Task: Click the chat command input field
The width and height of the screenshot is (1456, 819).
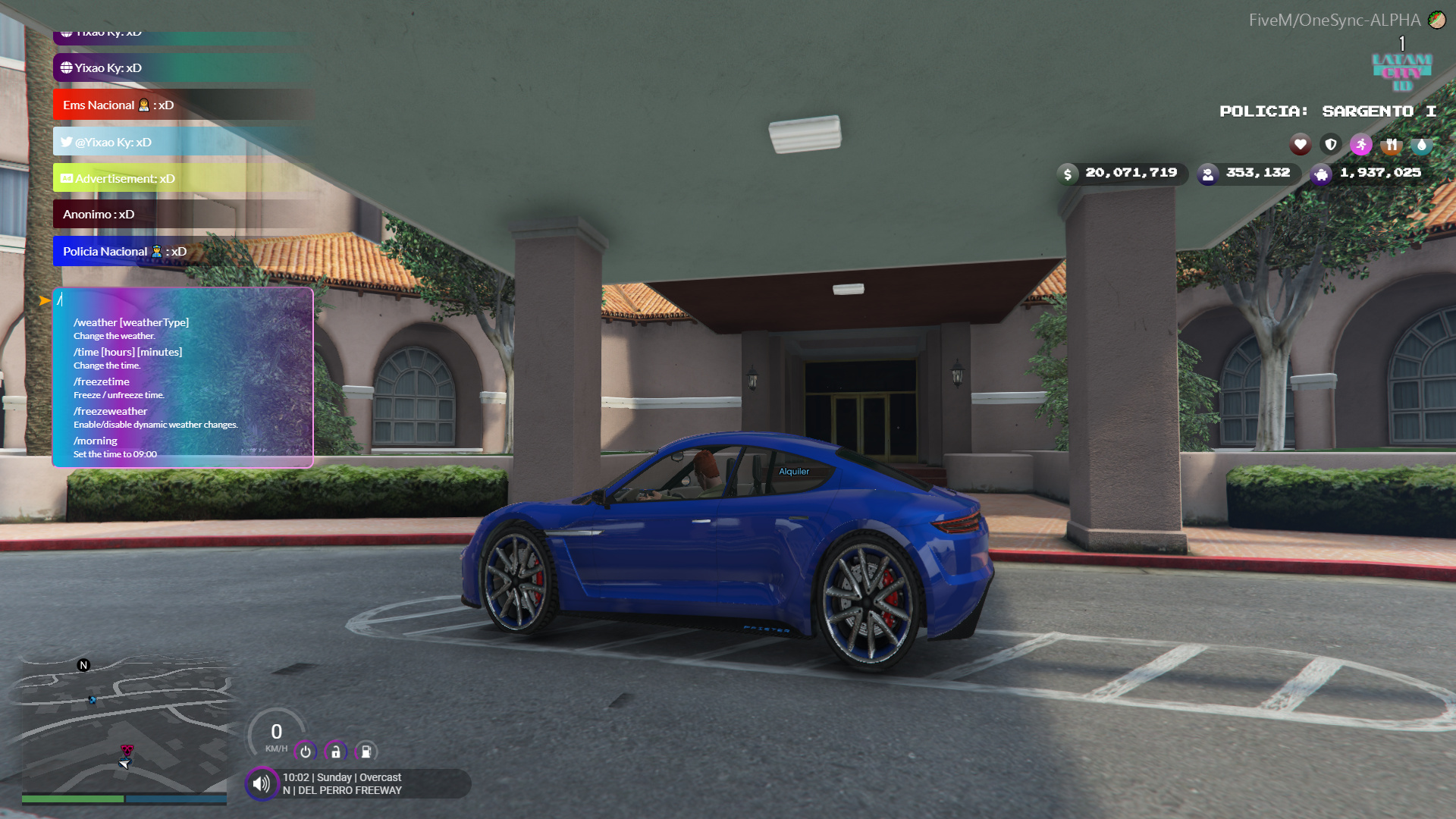Action: 182,300
